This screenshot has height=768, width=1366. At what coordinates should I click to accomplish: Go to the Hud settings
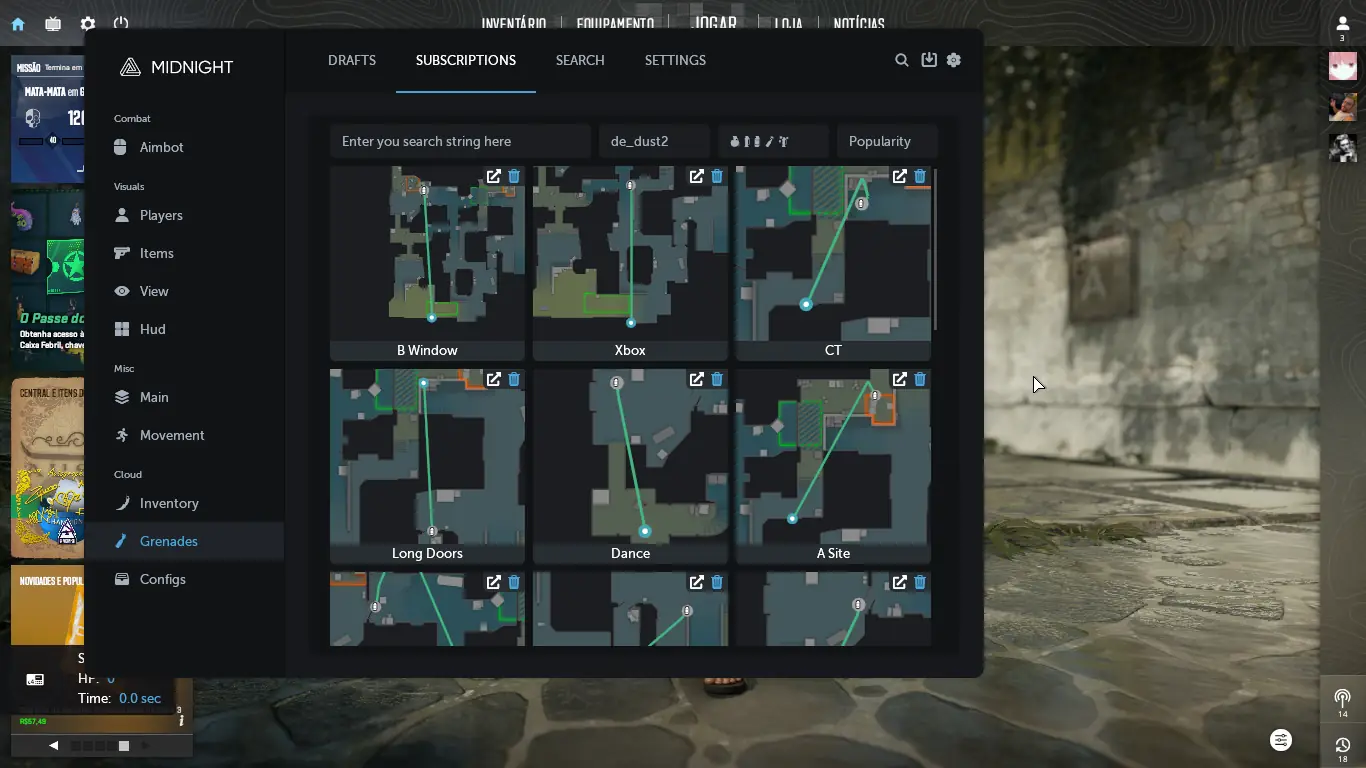tap(152, 329)
